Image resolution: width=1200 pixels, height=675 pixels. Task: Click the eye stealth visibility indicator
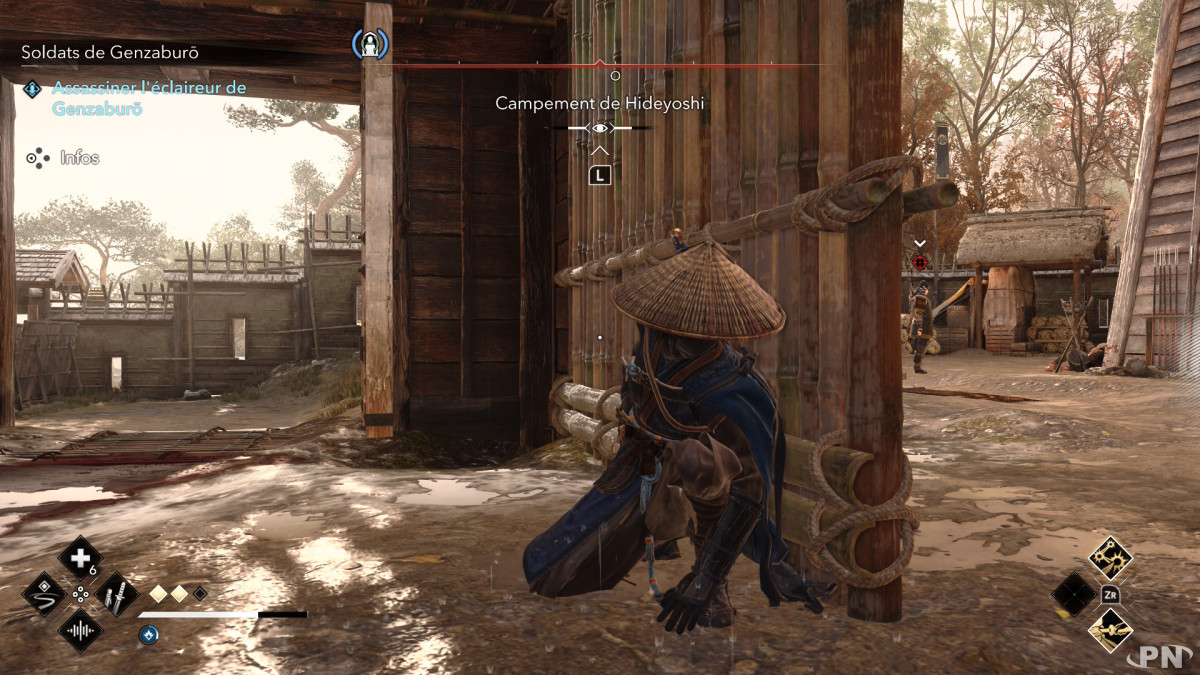pyautogui.click(x=600, y=128)
